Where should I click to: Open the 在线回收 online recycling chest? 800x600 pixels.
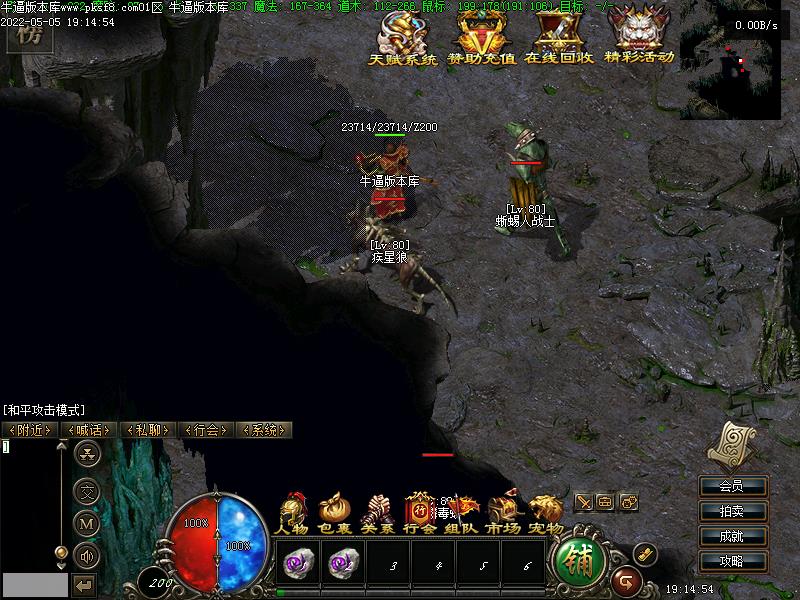coord(559,38)
